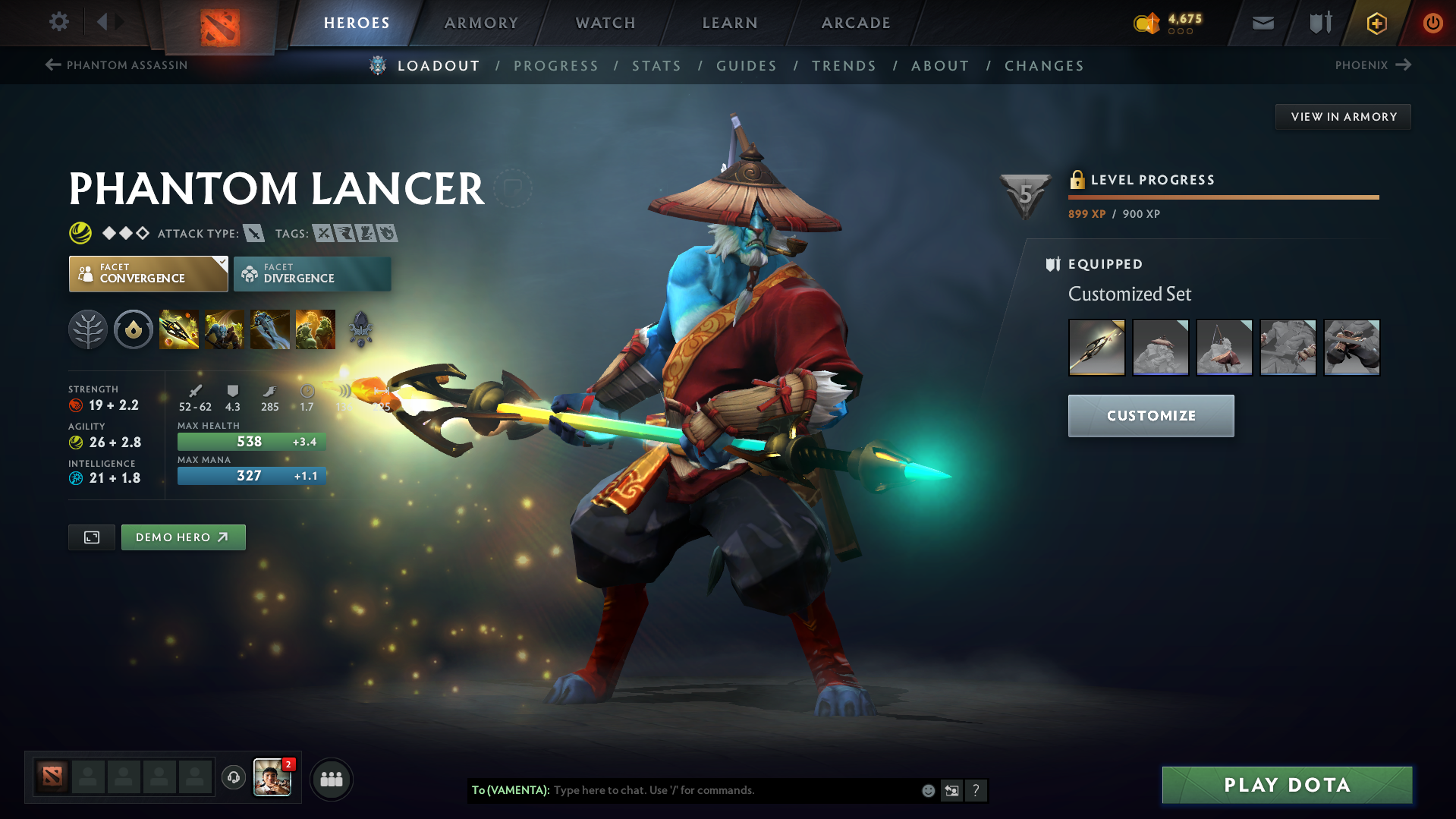This screenshot has height=819, width=1456.
Task: Click the settings gear icon top left
Action: (x=58, y=22)
